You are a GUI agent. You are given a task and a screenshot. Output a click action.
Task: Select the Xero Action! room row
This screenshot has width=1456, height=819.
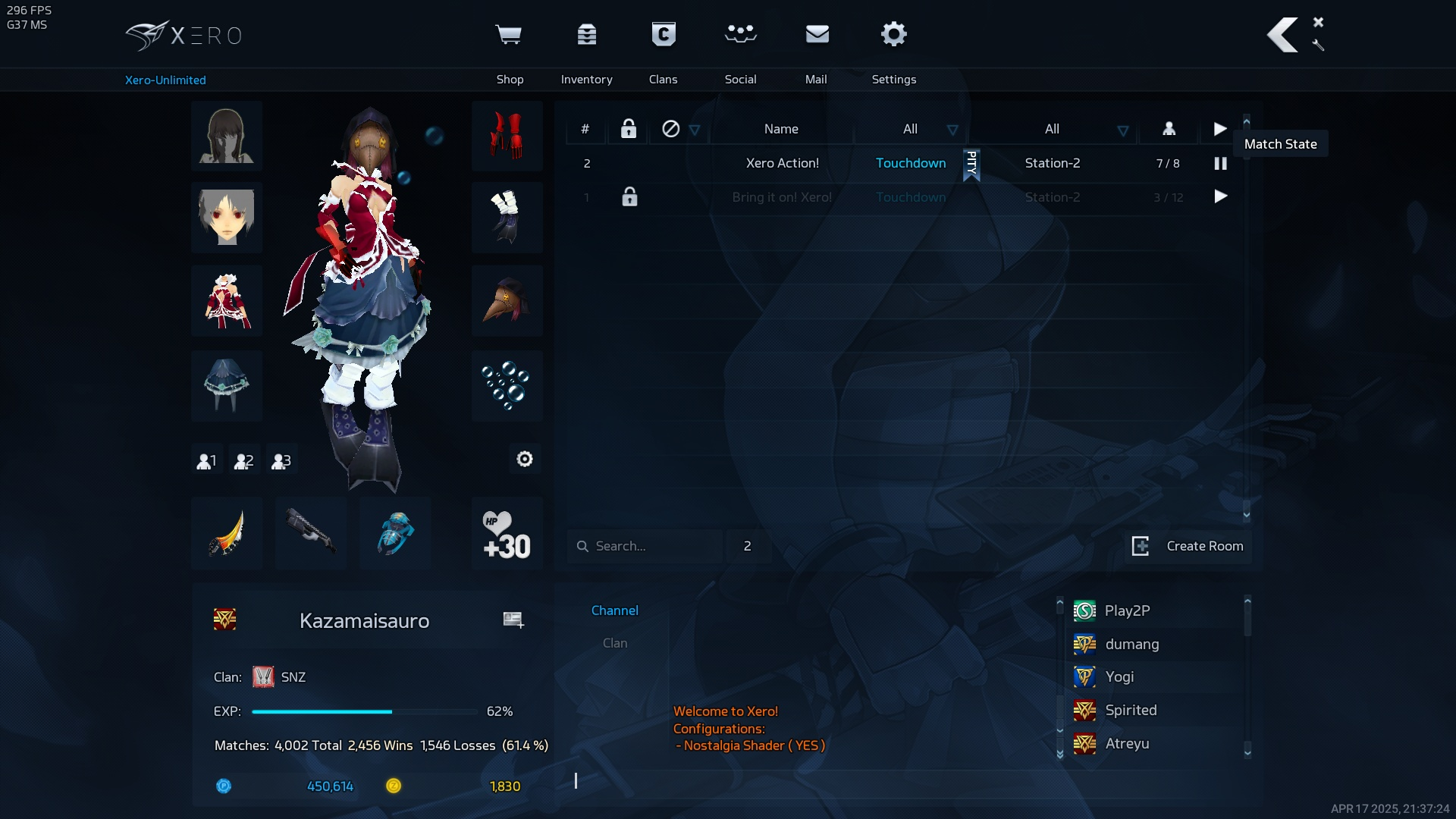[x=782, y=163]
